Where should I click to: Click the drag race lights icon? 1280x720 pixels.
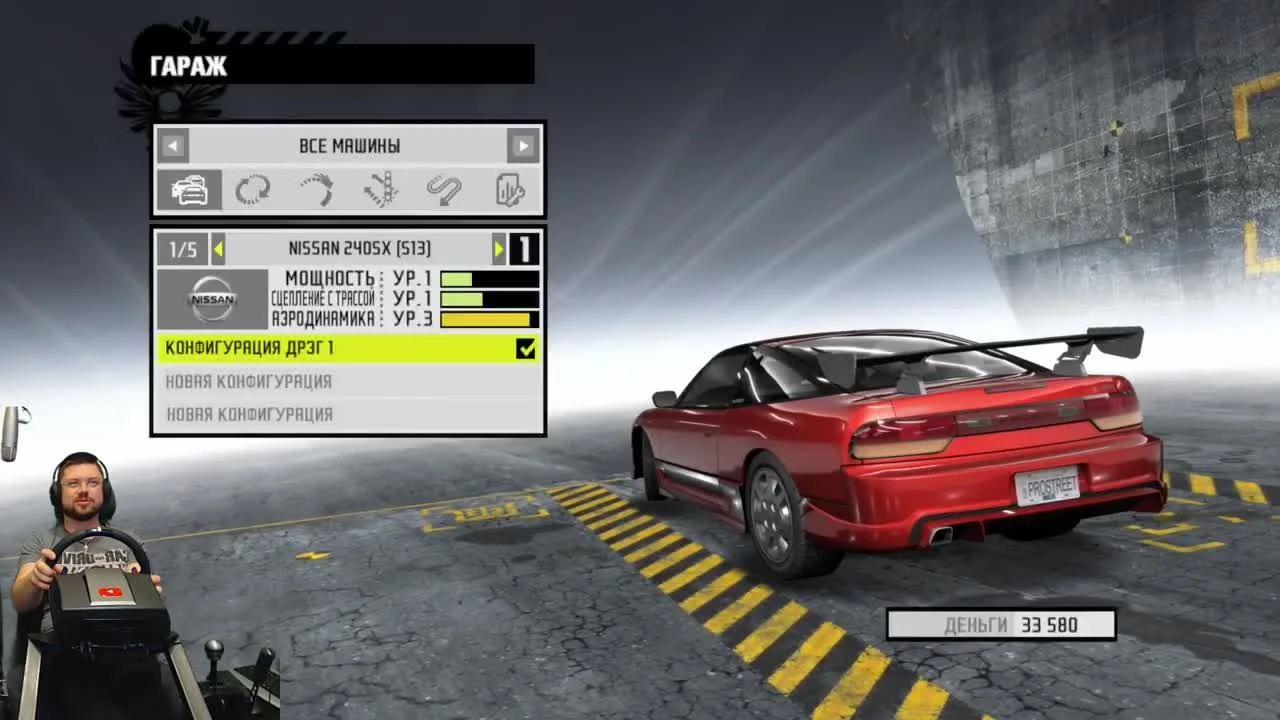pos(381,190)
